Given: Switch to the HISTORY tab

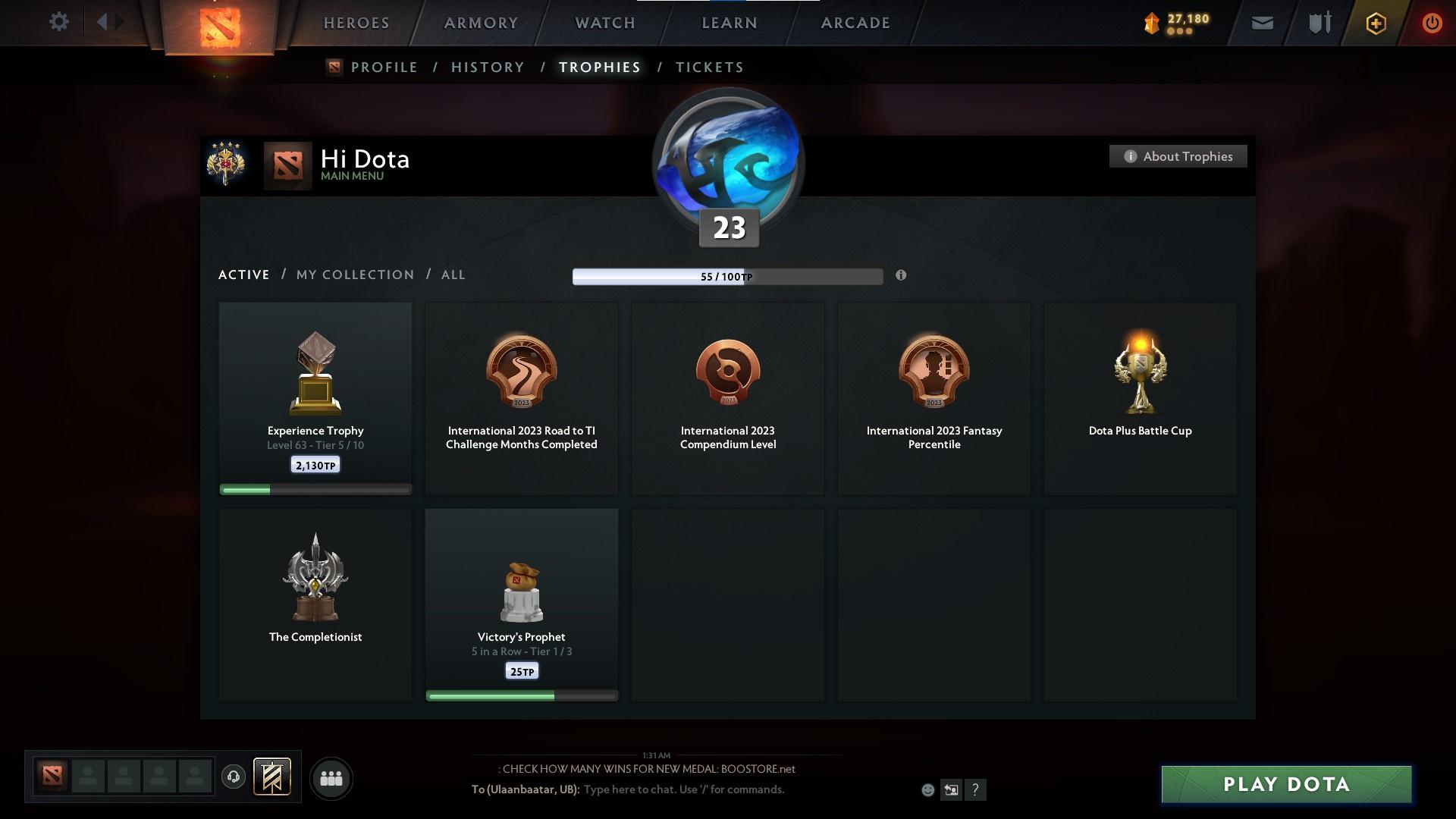Looking at the screenshot, I should tap(487, 67).
